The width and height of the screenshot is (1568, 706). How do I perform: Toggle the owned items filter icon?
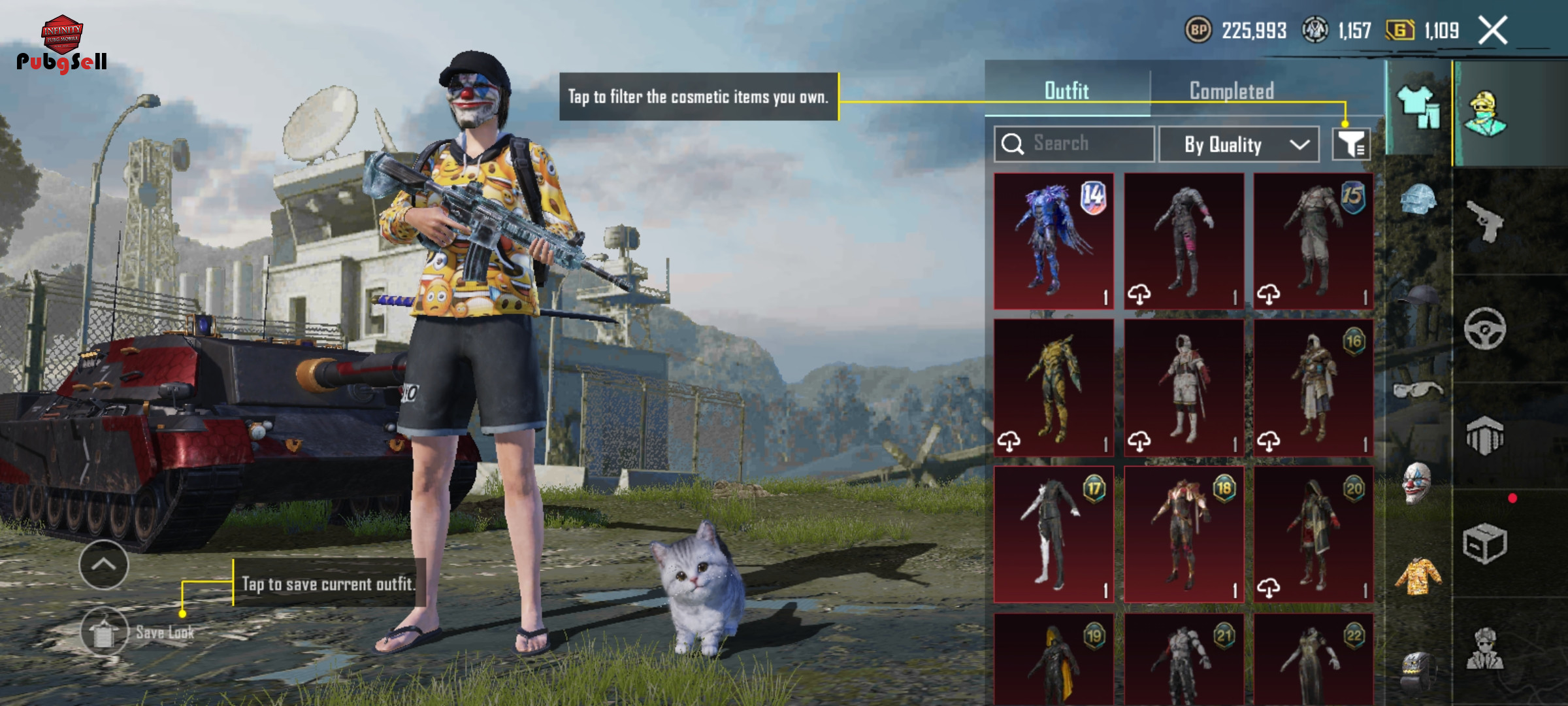tap(1351, 144)
